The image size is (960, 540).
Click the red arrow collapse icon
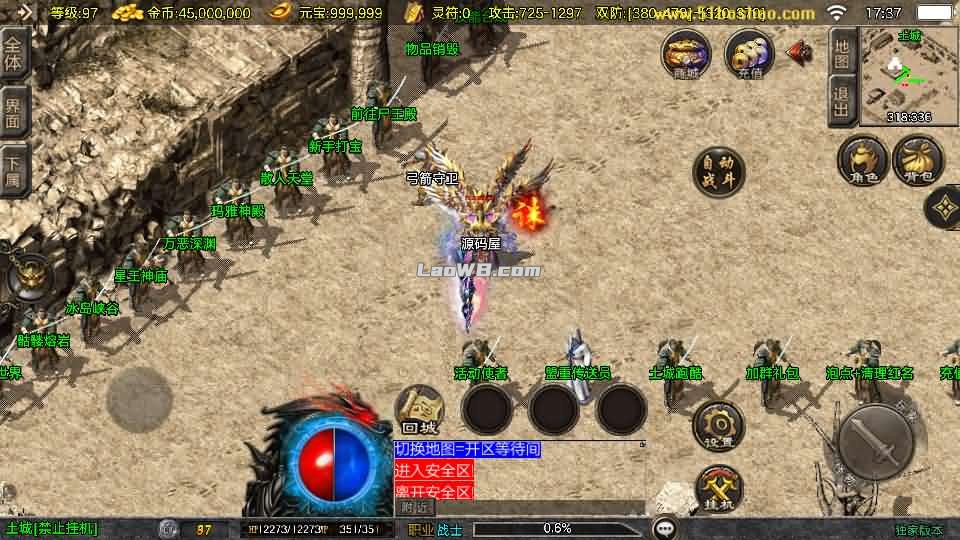coord(799,53)
